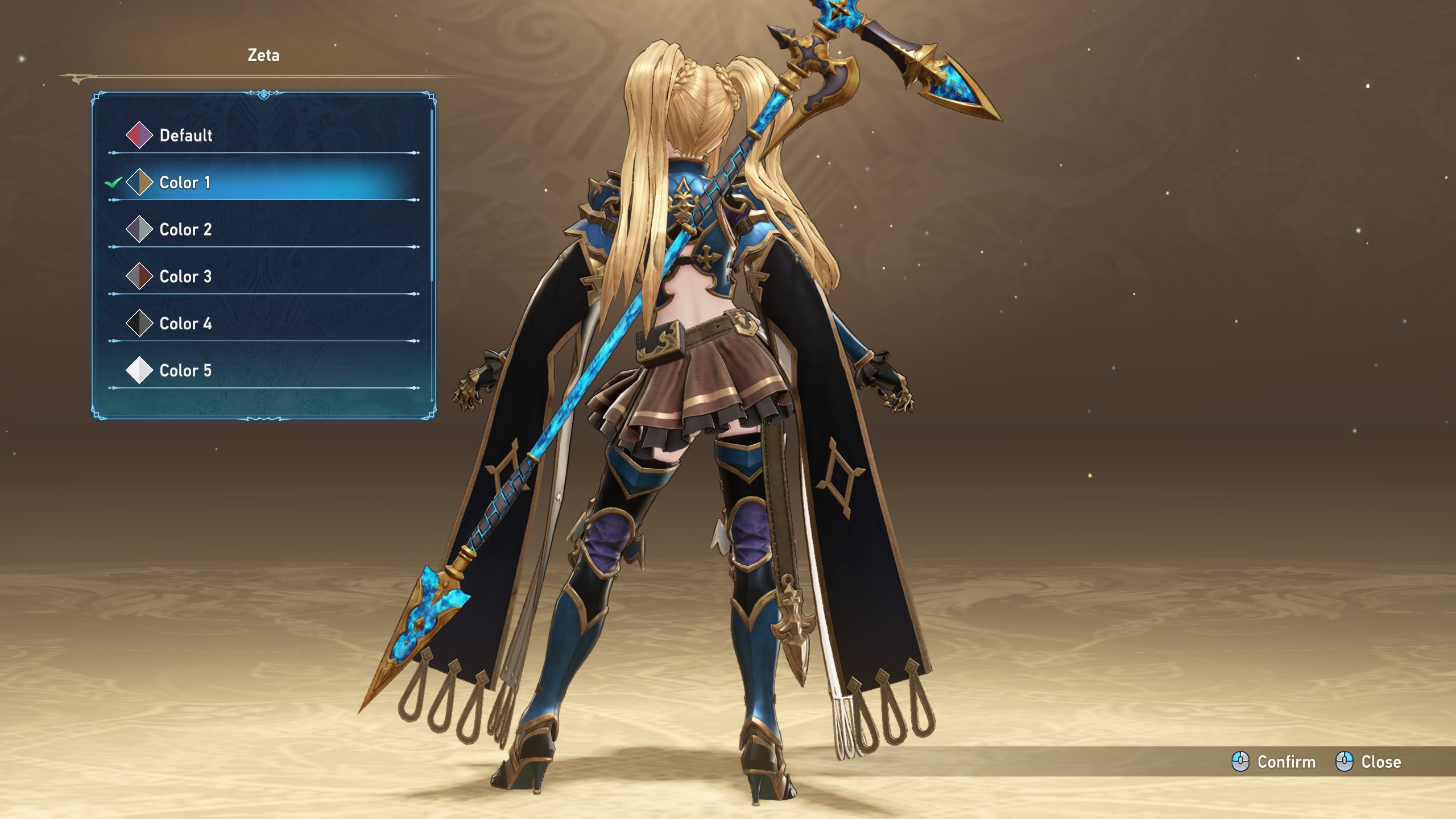Switch Zeta's outfit to Color 3

[x=185, y=277]
